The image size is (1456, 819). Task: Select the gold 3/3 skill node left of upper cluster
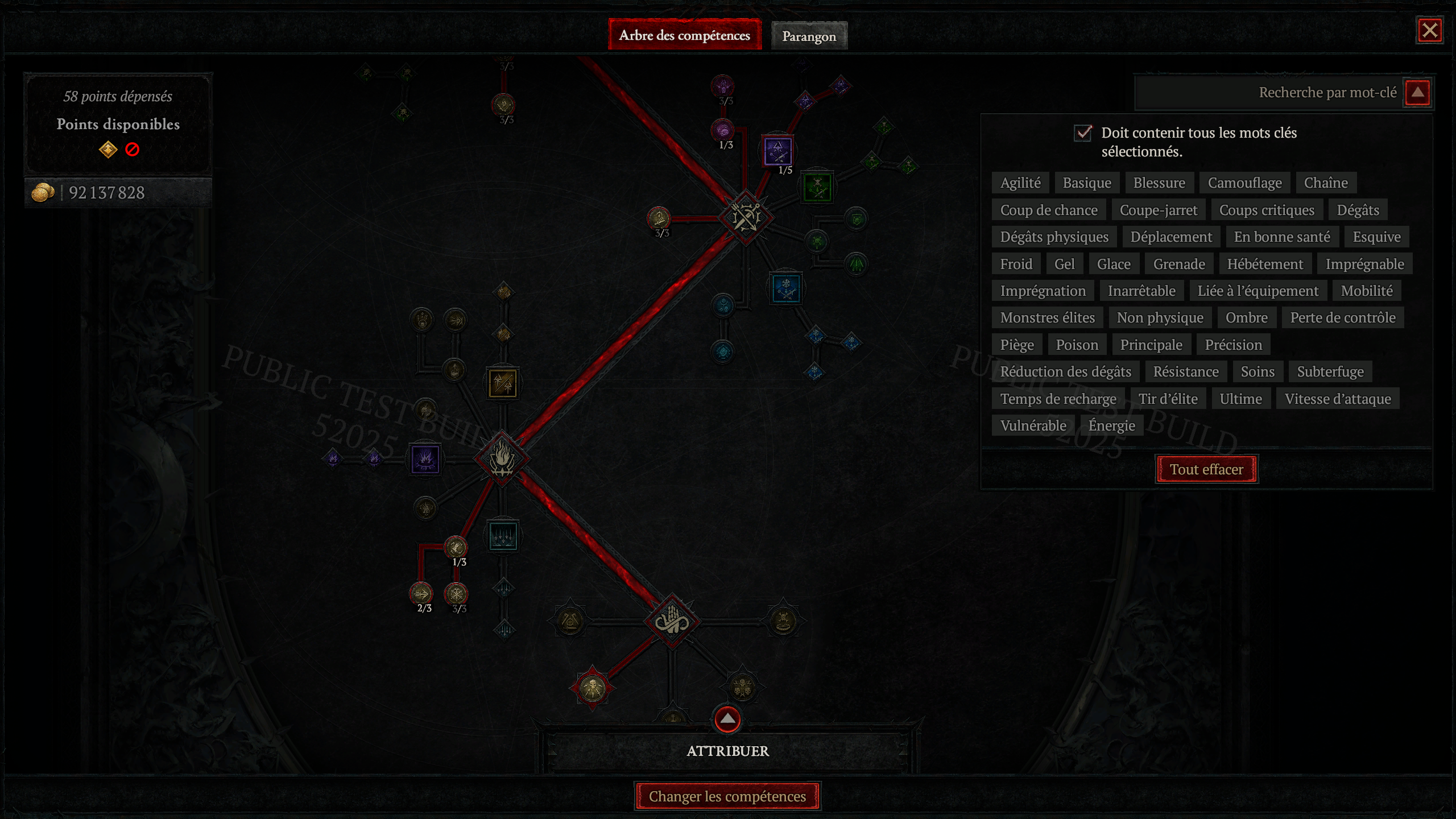[658, 218]
